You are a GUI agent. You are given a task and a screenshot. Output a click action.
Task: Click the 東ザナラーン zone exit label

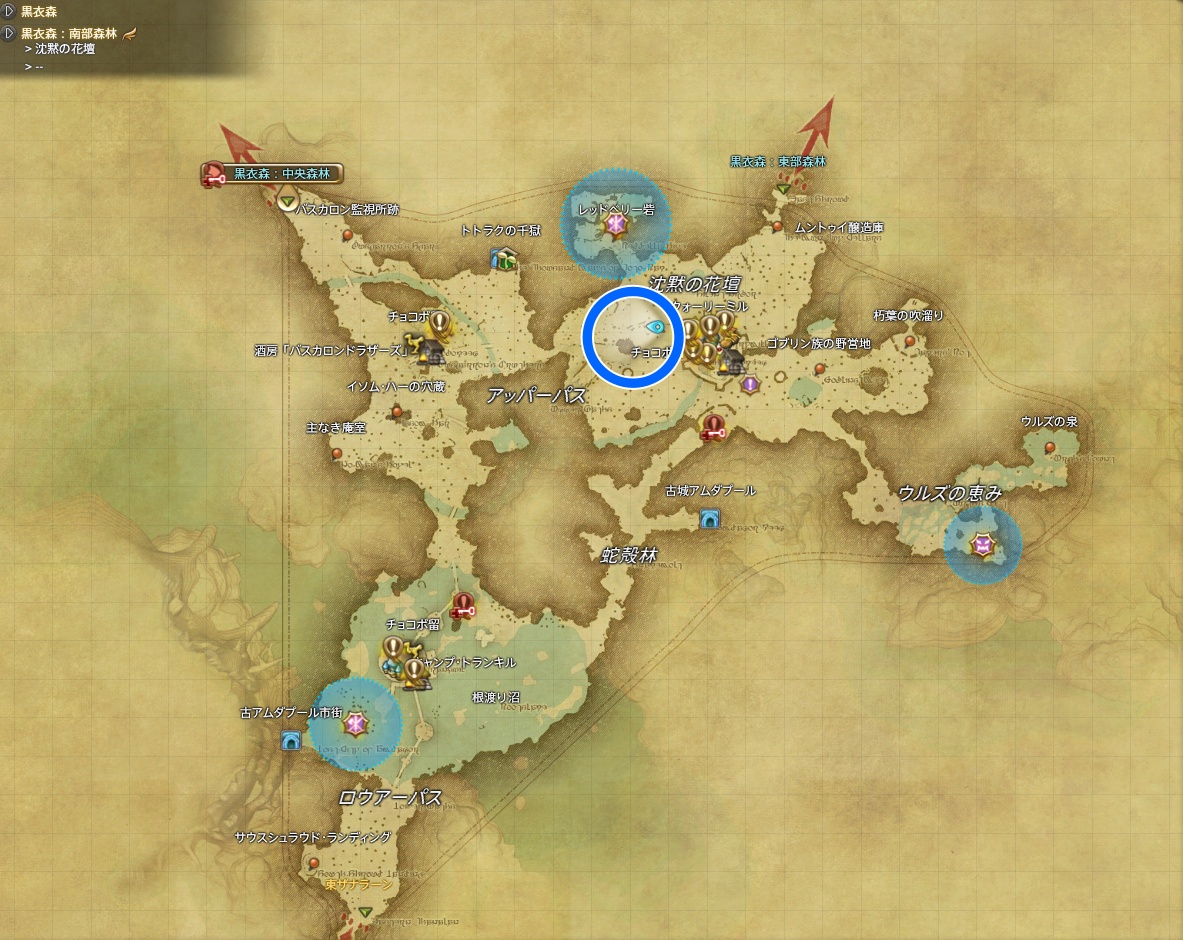coord(358,885)
